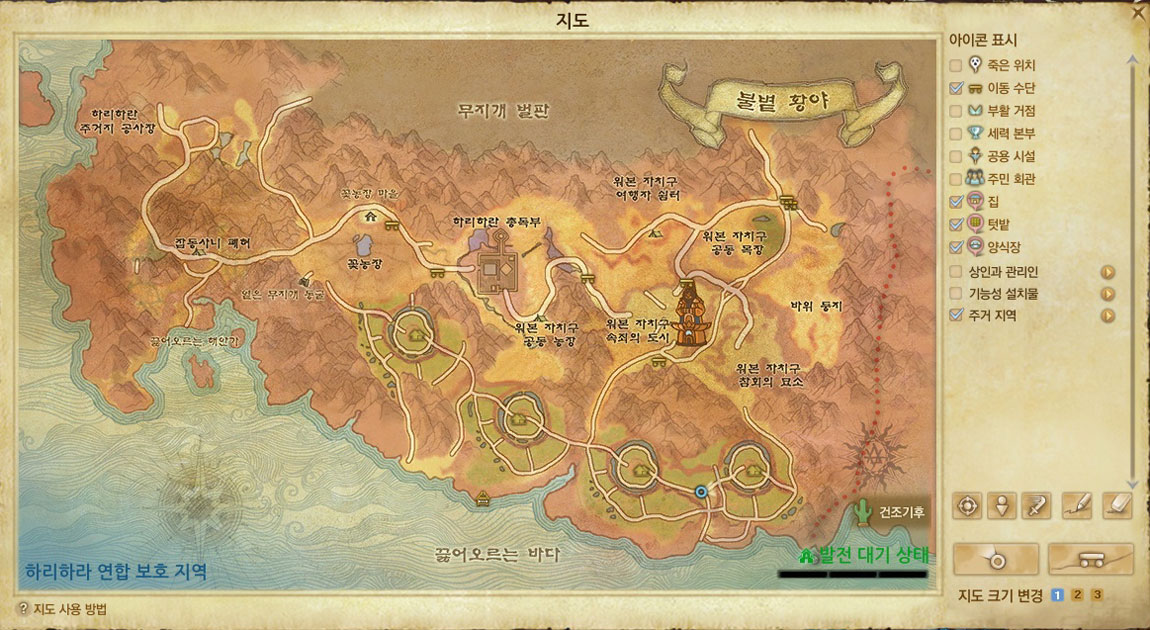Check the 주민 회관 (community center) checkbox
Image resolution: width=1150 pixels, height=630 pixels.
click(x=956, y=179)
